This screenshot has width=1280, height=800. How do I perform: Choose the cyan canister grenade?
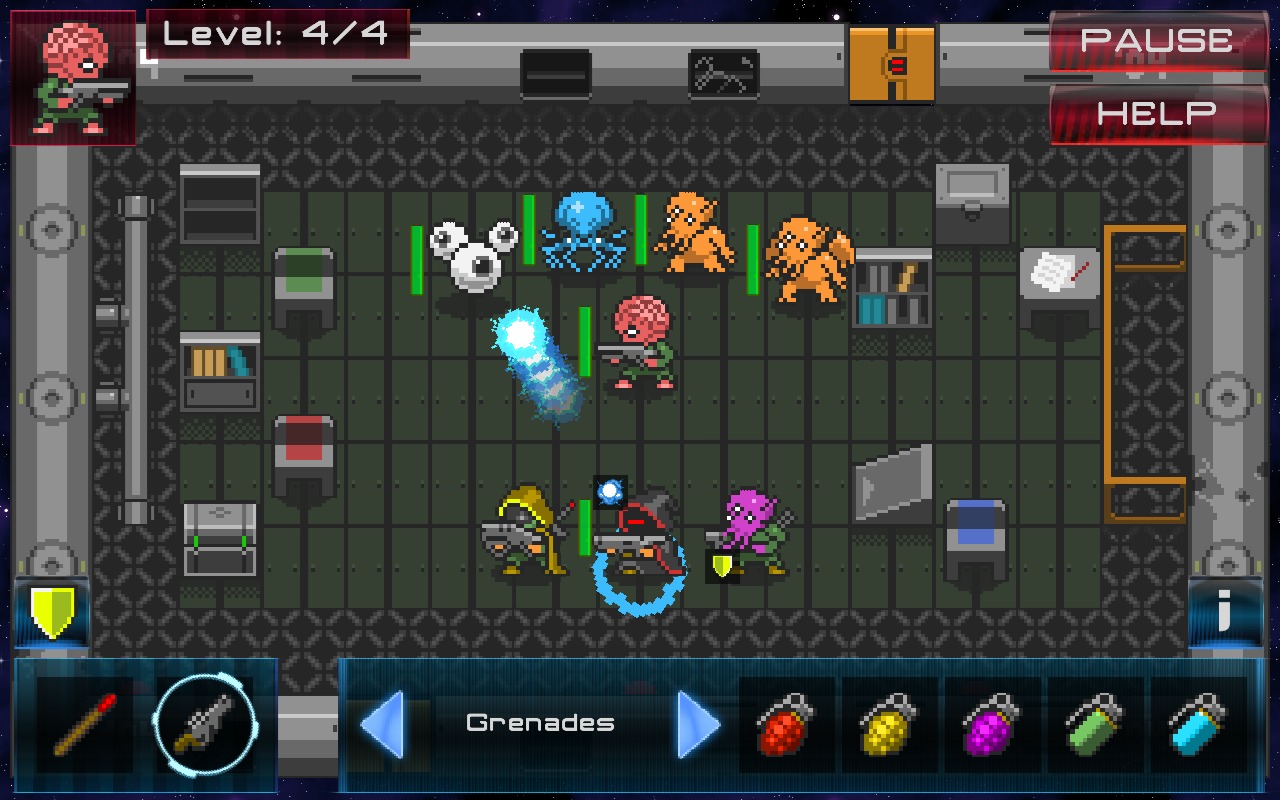pos(1198,724)
